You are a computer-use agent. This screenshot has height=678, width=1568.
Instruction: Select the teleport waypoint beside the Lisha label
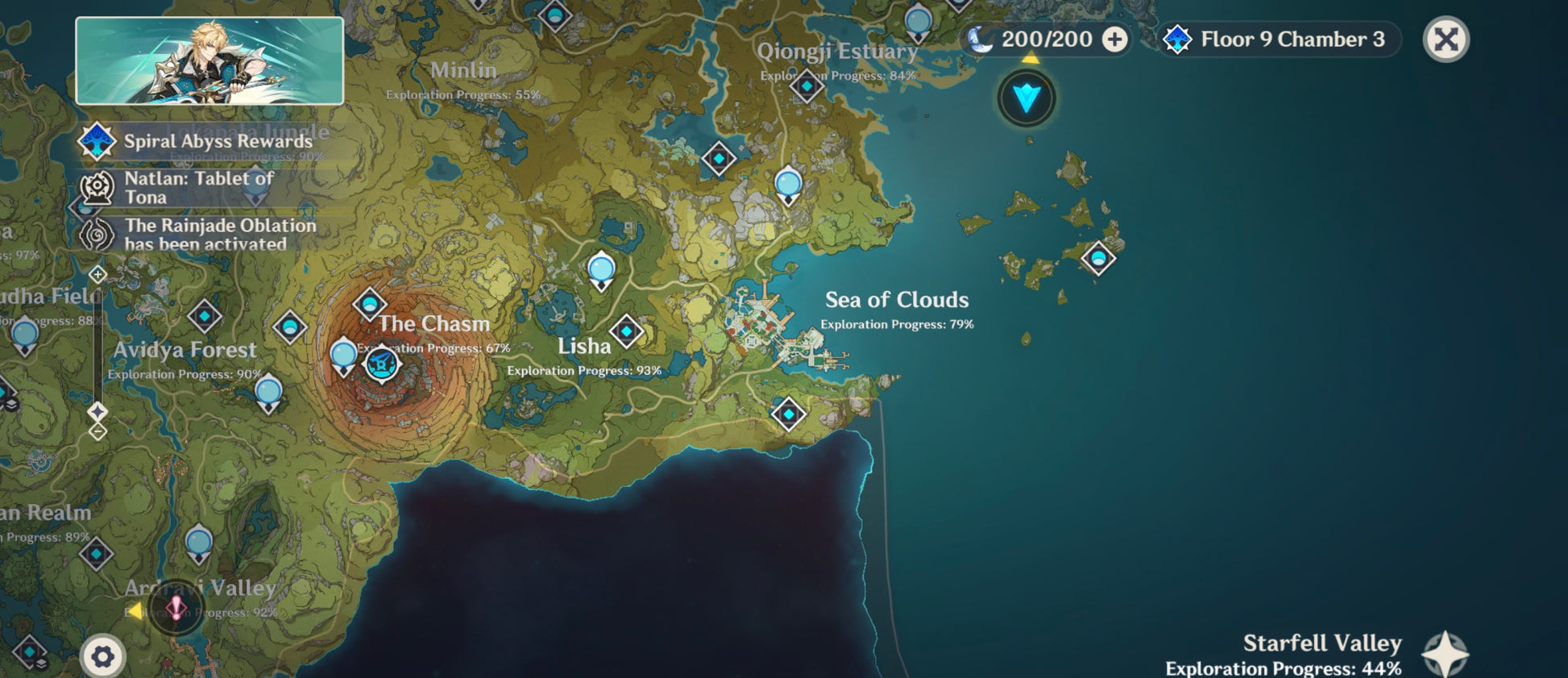pyautogui.click(x=626, y=331)
